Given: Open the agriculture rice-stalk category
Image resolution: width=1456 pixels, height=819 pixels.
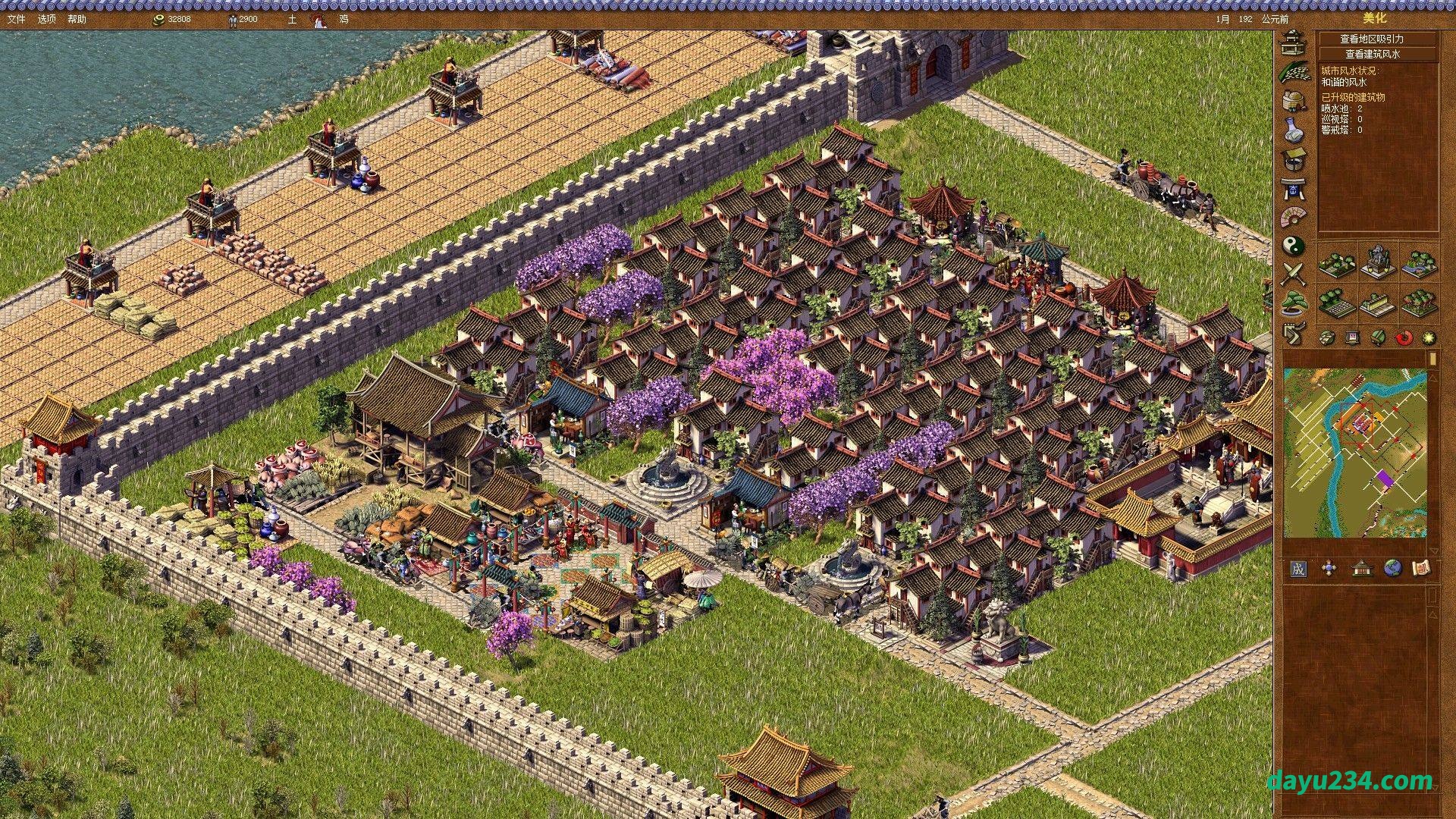Looking at the screenshot, I should pyautogui.click(x=1293, y=71).
